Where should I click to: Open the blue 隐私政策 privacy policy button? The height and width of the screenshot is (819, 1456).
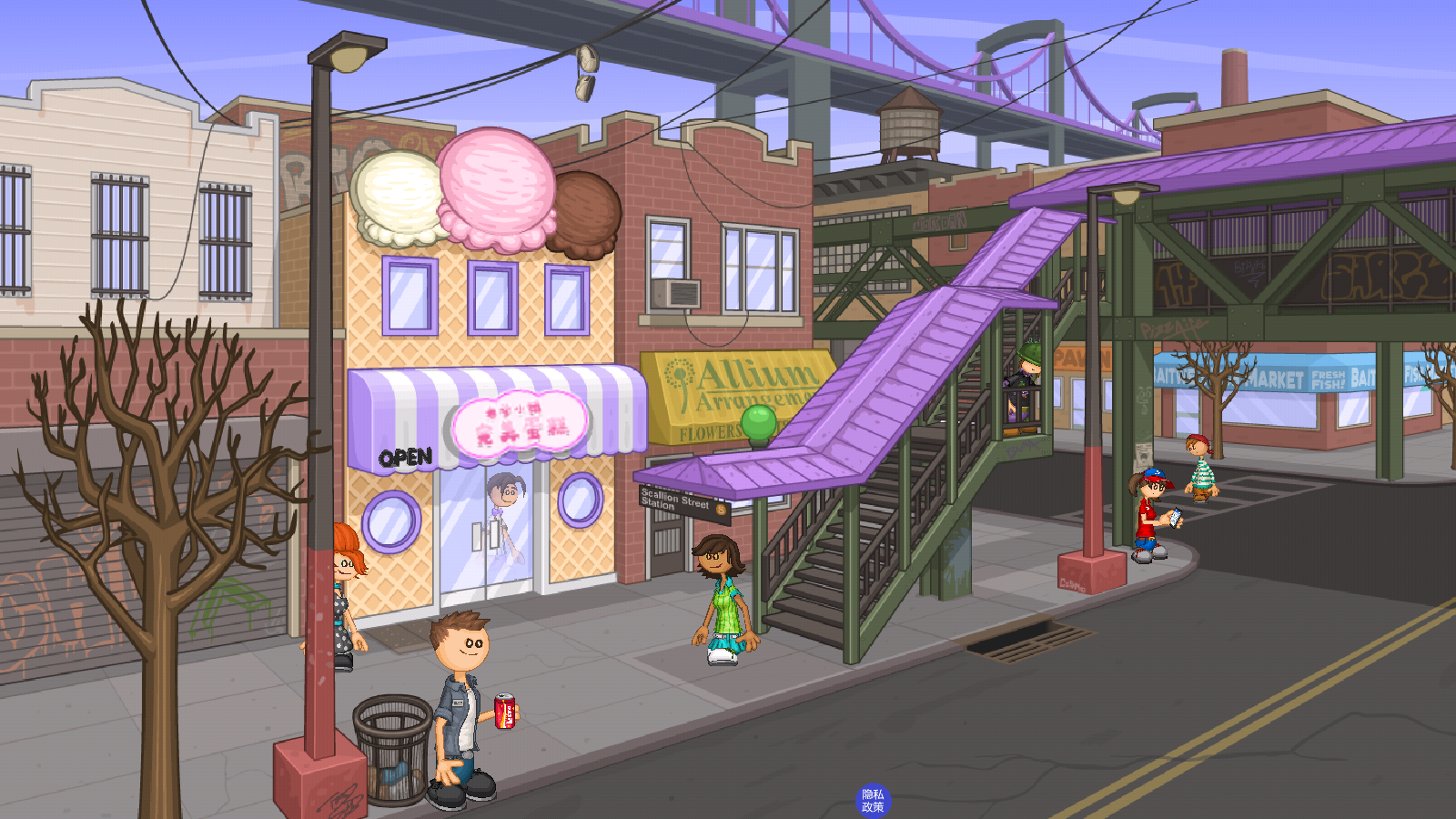pyautogui.click(x=873, y=801)
